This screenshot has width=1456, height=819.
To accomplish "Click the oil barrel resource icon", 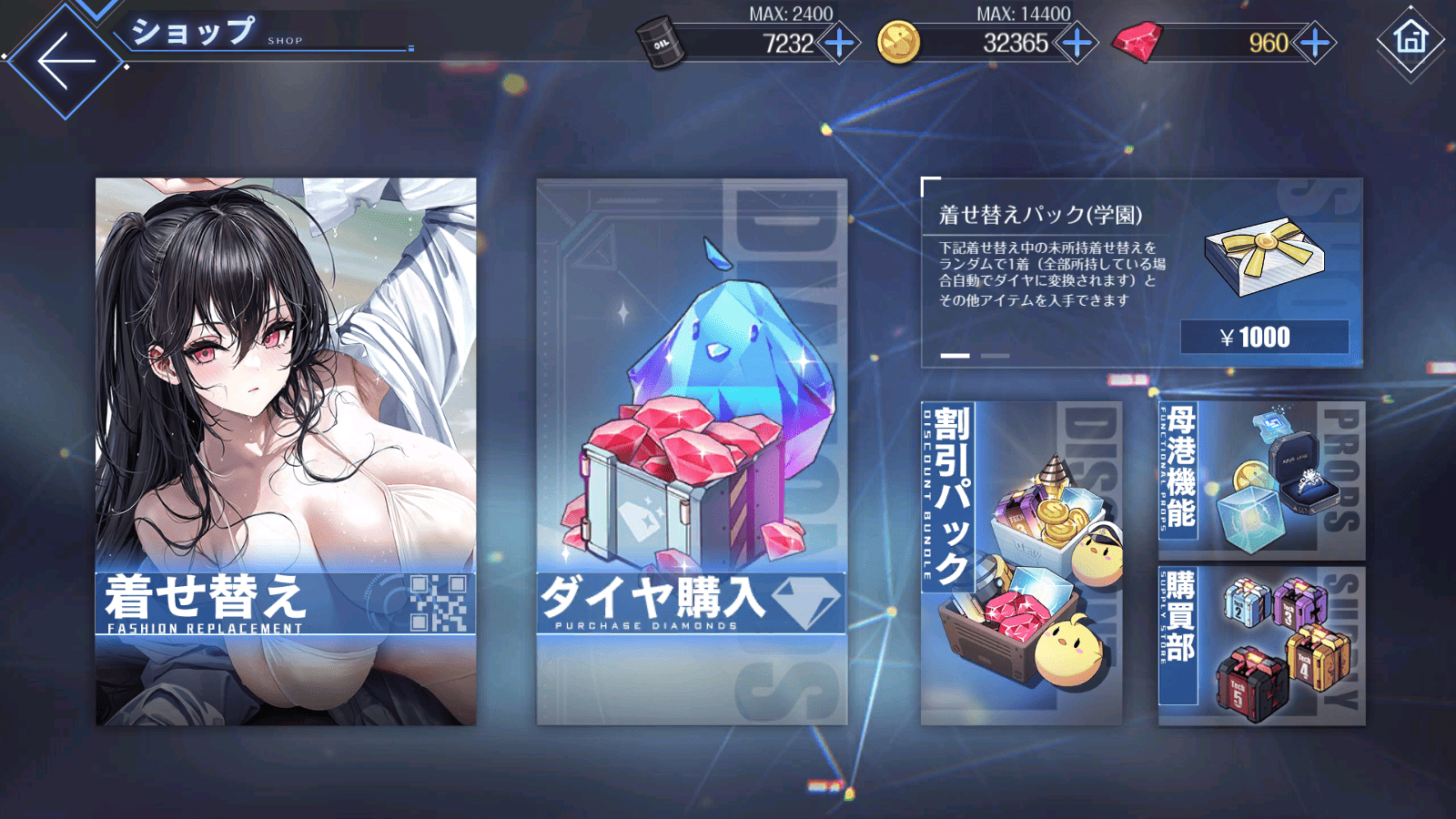I will [658, 40].
